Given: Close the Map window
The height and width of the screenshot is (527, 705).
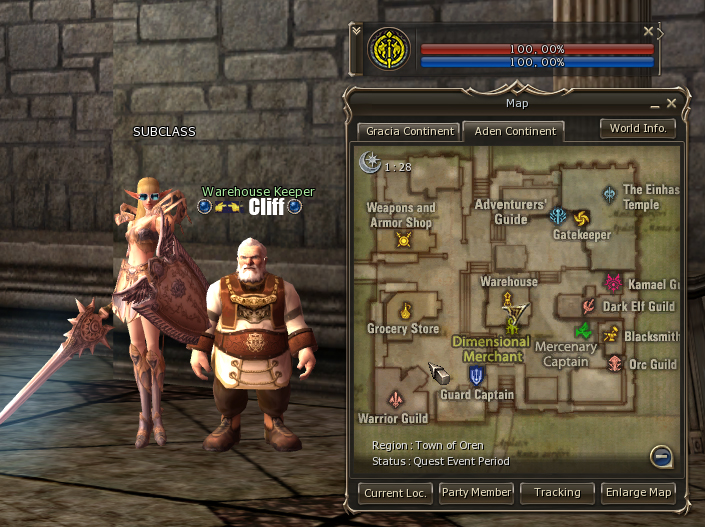Looking at the screenshot, I should tap(672, 103).
